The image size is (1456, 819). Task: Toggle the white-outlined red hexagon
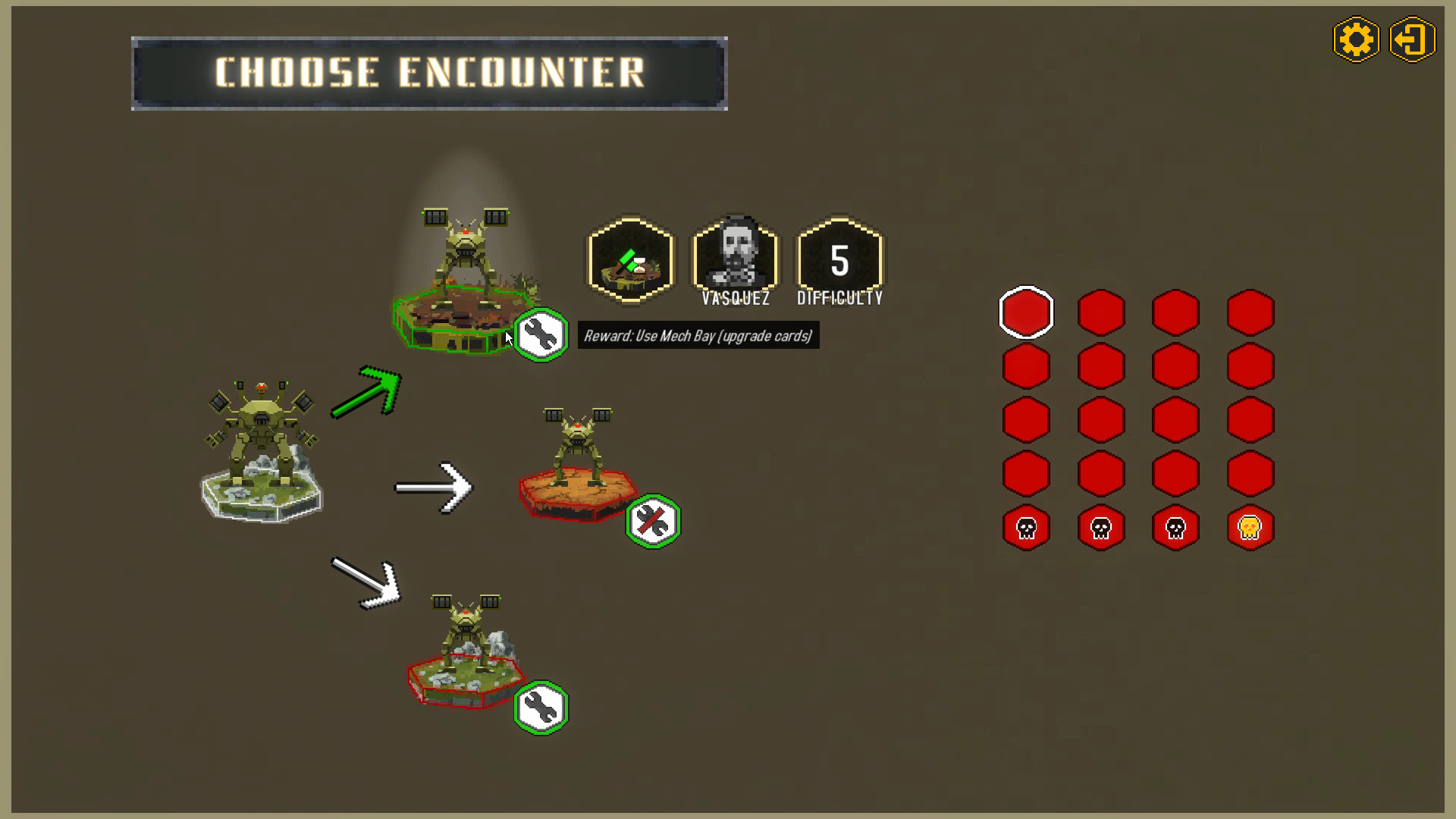(1025, 312)
